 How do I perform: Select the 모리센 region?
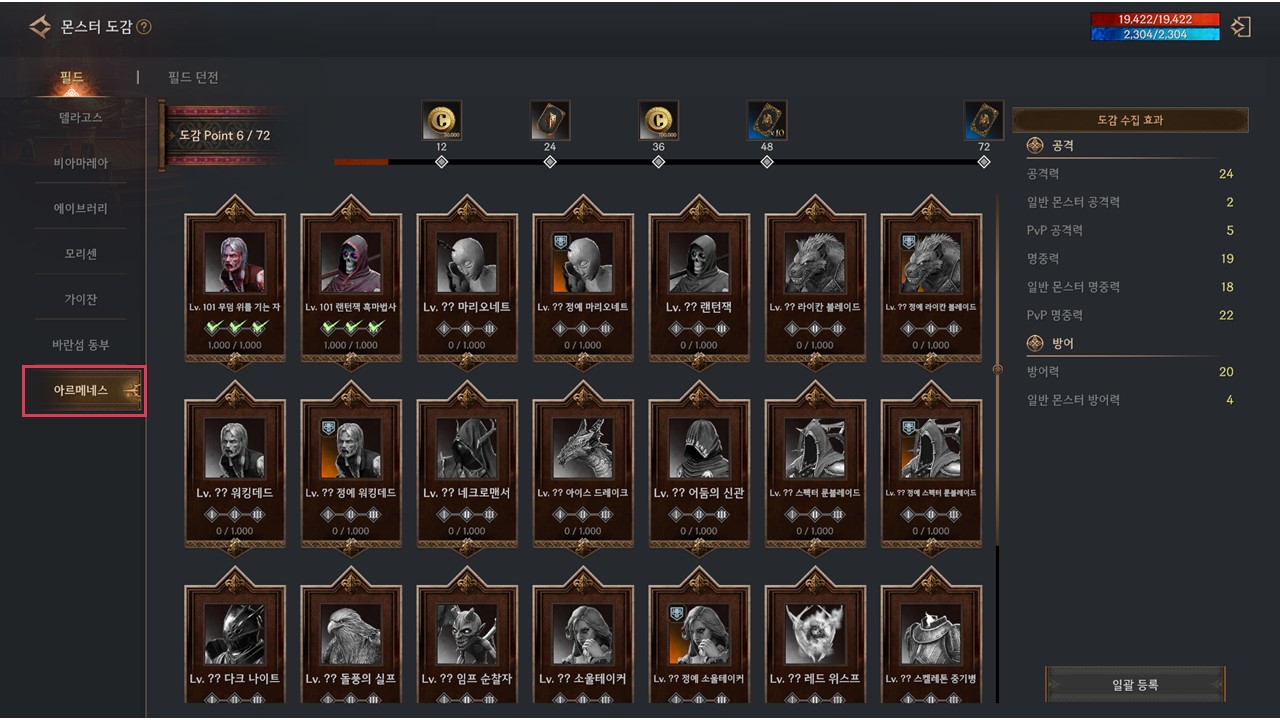(80, 254)
